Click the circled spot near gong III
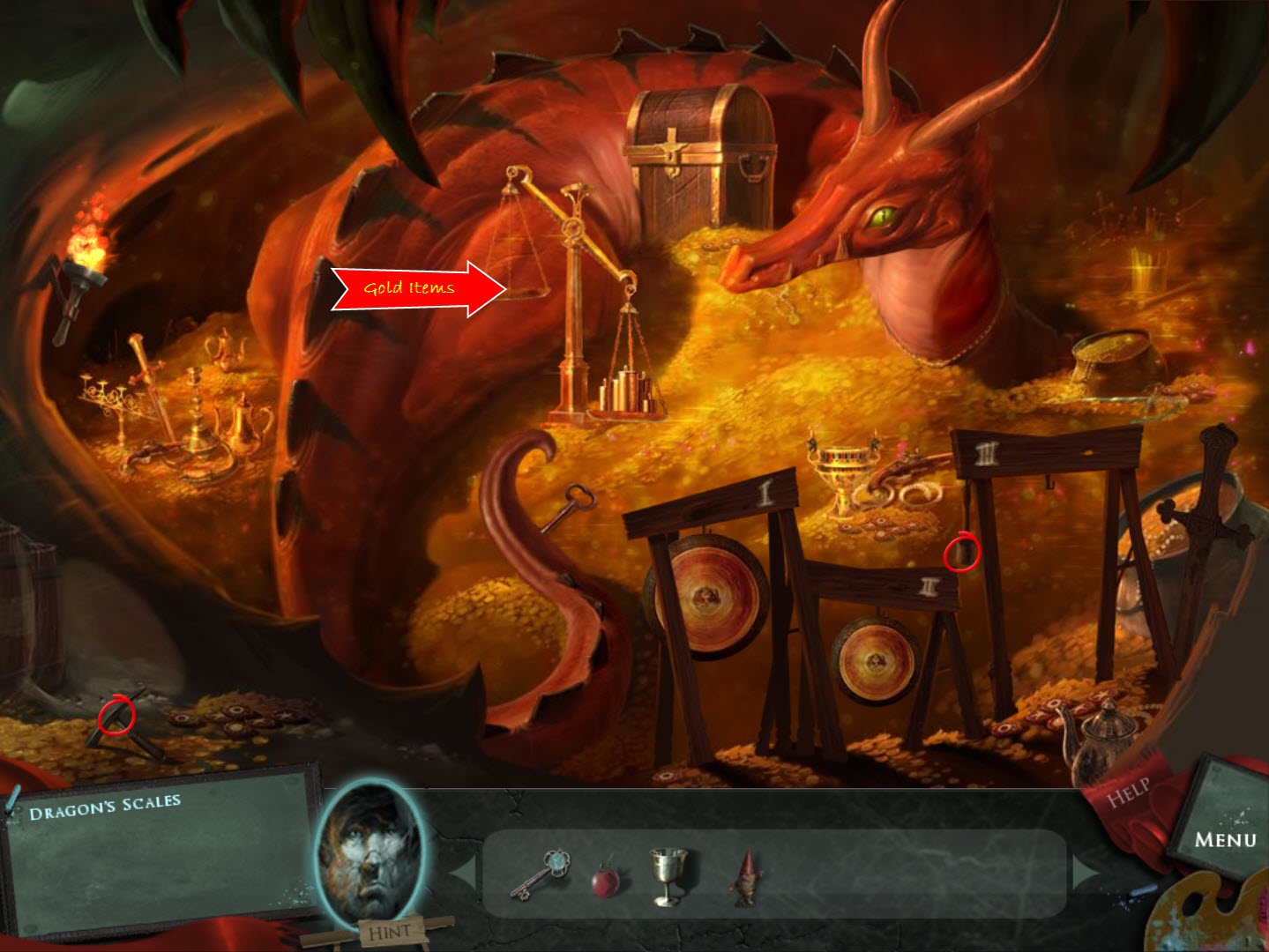 [962, 554]
